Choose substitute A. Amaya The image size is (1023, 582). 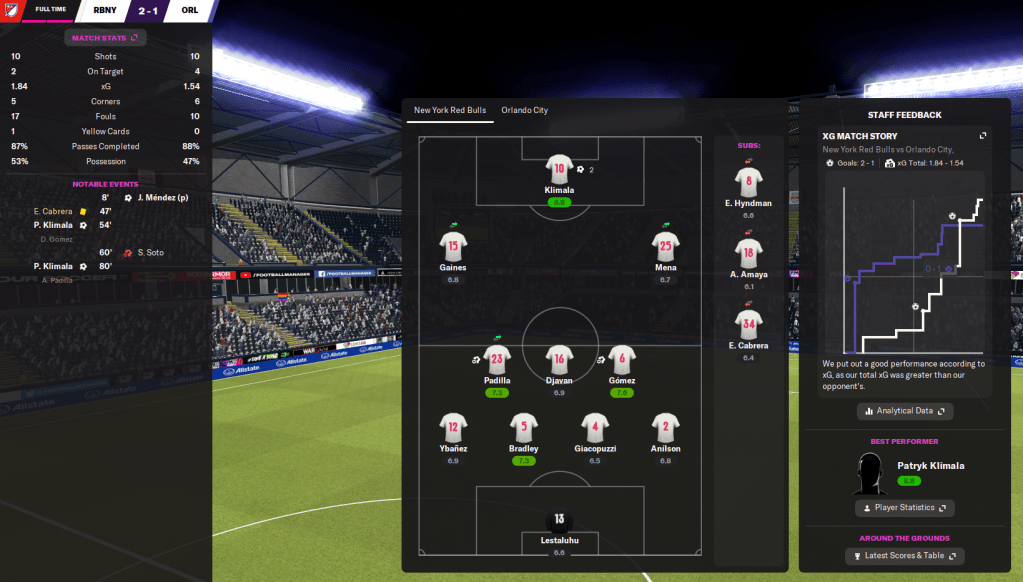tap(749, 252)
